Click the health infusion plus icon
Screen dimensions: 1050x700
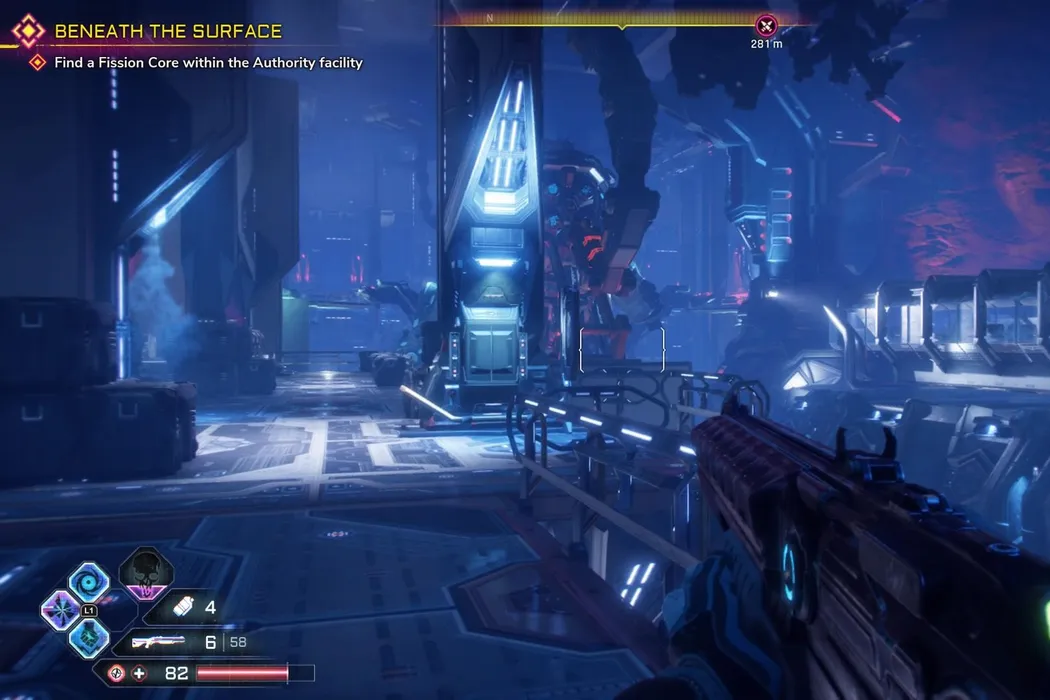tap(139, 673)
